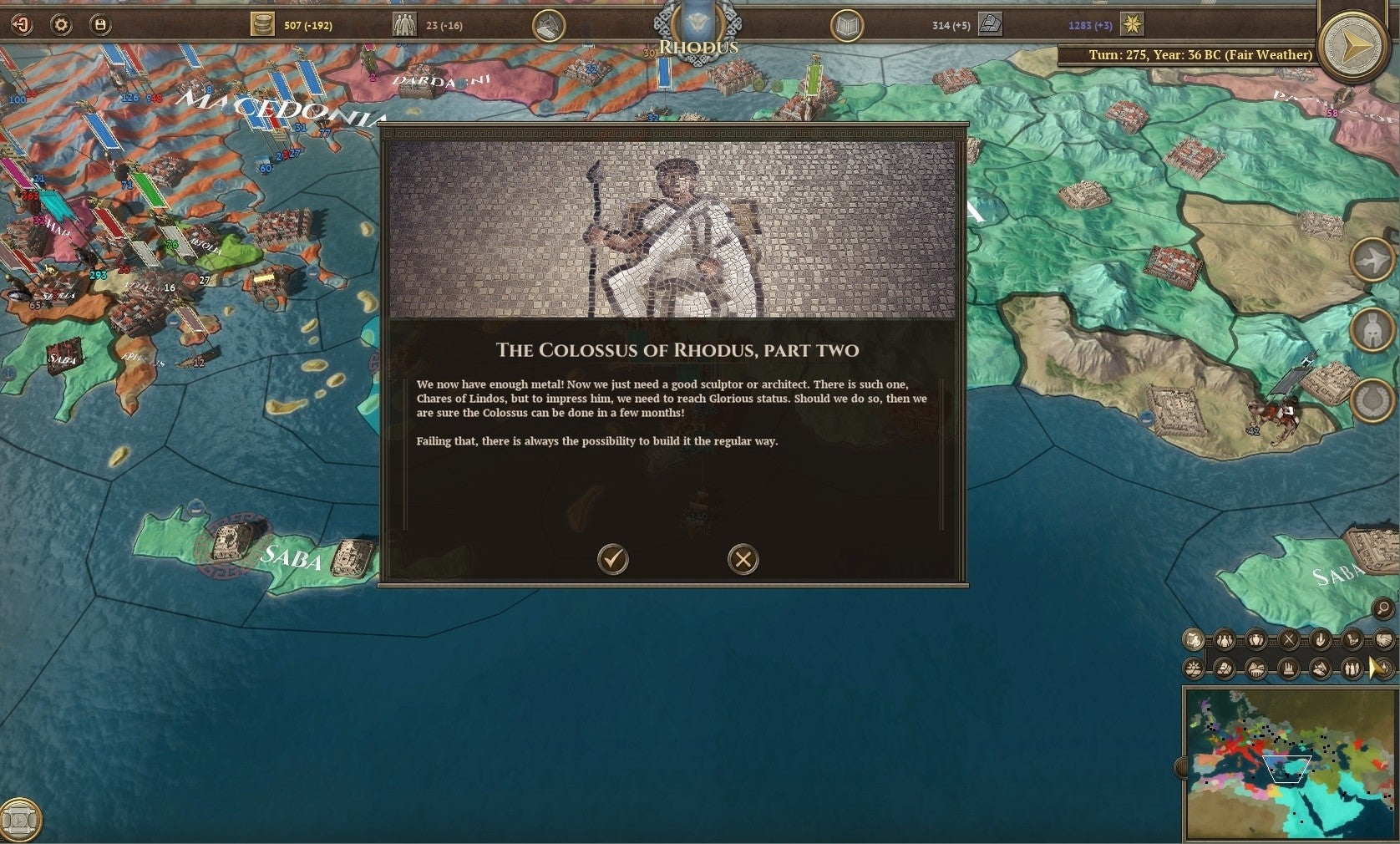1400x844 pixels.
Task: Select the helmet military icon on right
Action: [x=1372, y=330]
